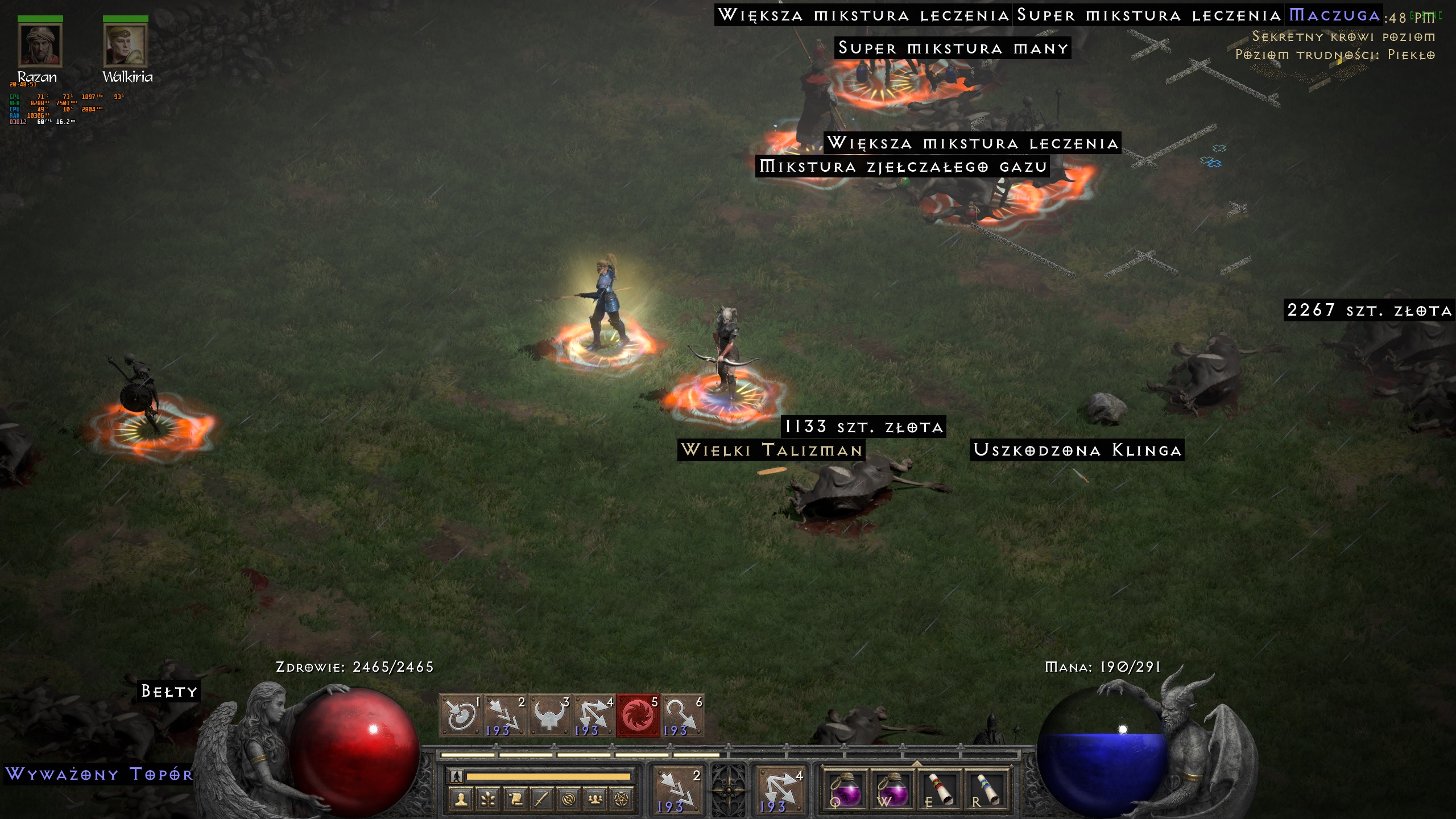1456x819 pixels.
Task: Select Walkiria summon portrait
Action: (125, 45)
